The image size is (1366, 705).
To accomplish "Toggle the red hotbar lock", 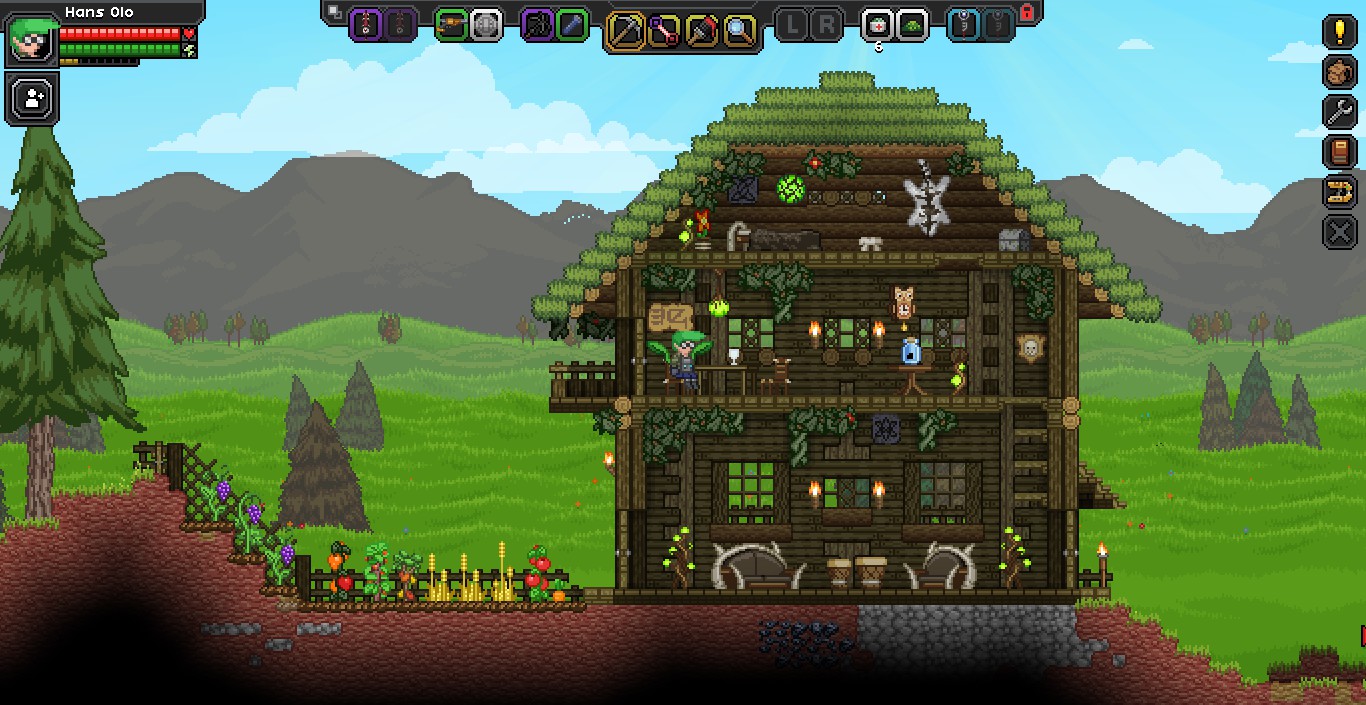I will coord(1026,12).
